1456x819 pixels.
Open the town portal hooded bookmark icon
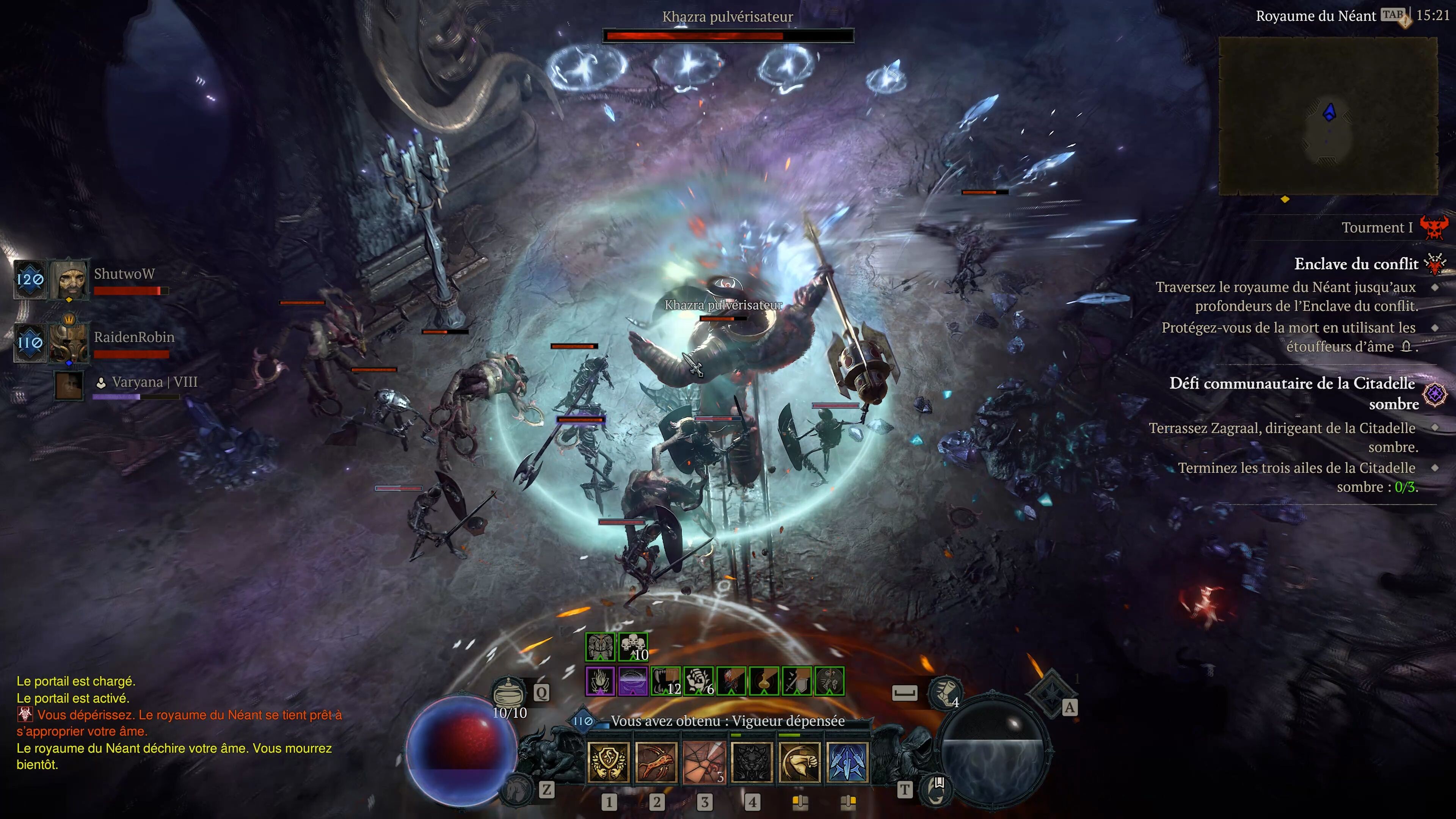[935, 789]
